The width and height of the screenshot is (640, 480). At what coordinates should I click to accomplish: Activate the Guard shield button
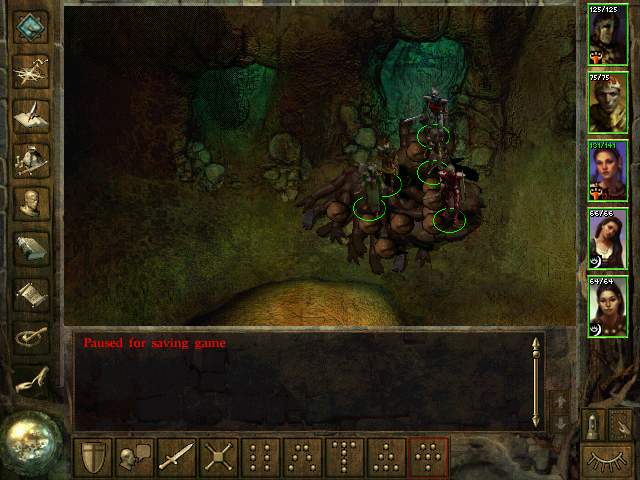92,458
